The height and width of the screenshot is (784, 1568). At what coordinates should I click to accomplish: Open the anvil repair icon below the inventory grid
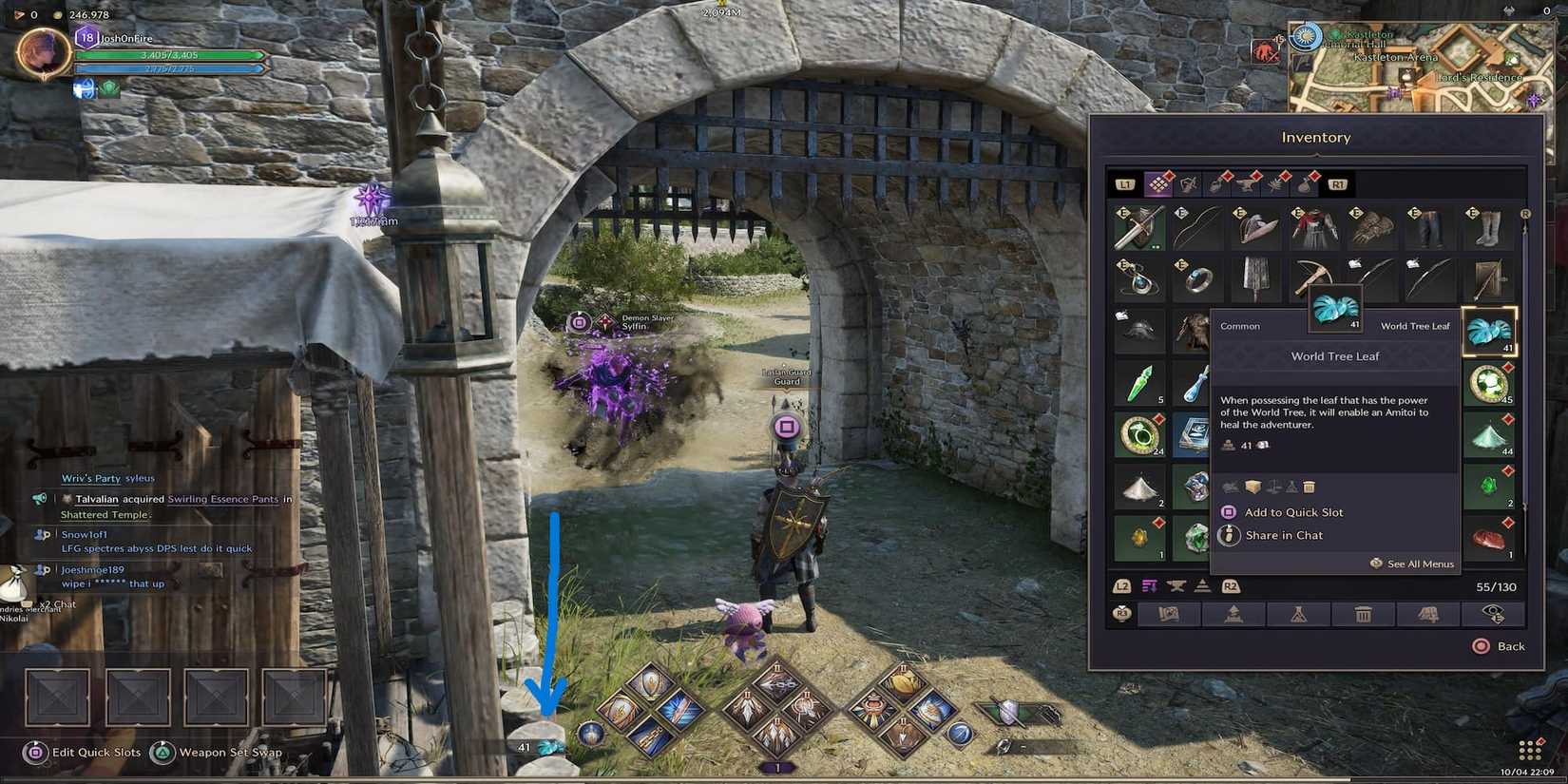pyautogui.click(x=1177, y=587)
